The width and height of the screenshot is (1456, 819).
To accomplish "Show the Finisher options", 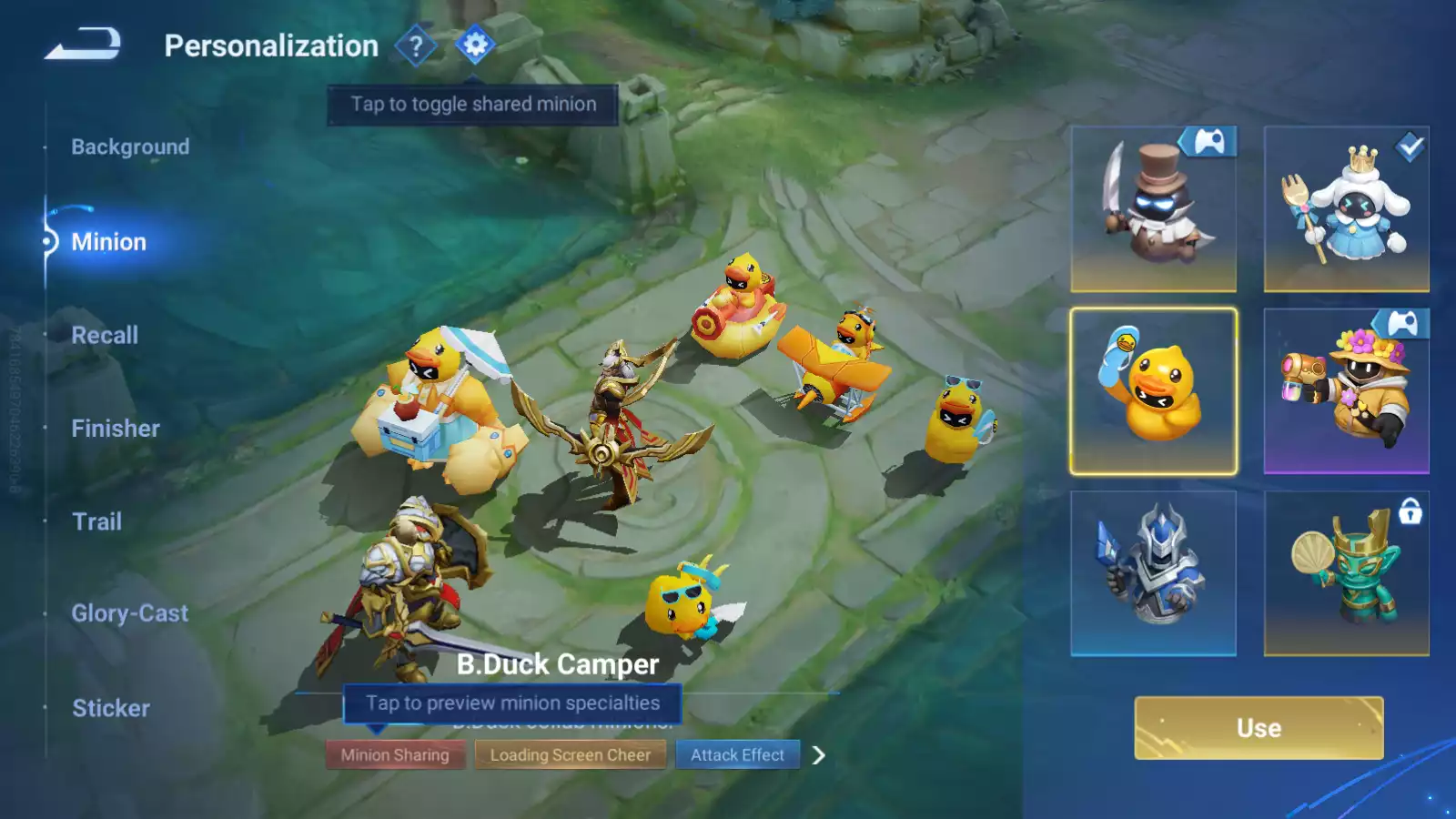I will coord(116,429).
